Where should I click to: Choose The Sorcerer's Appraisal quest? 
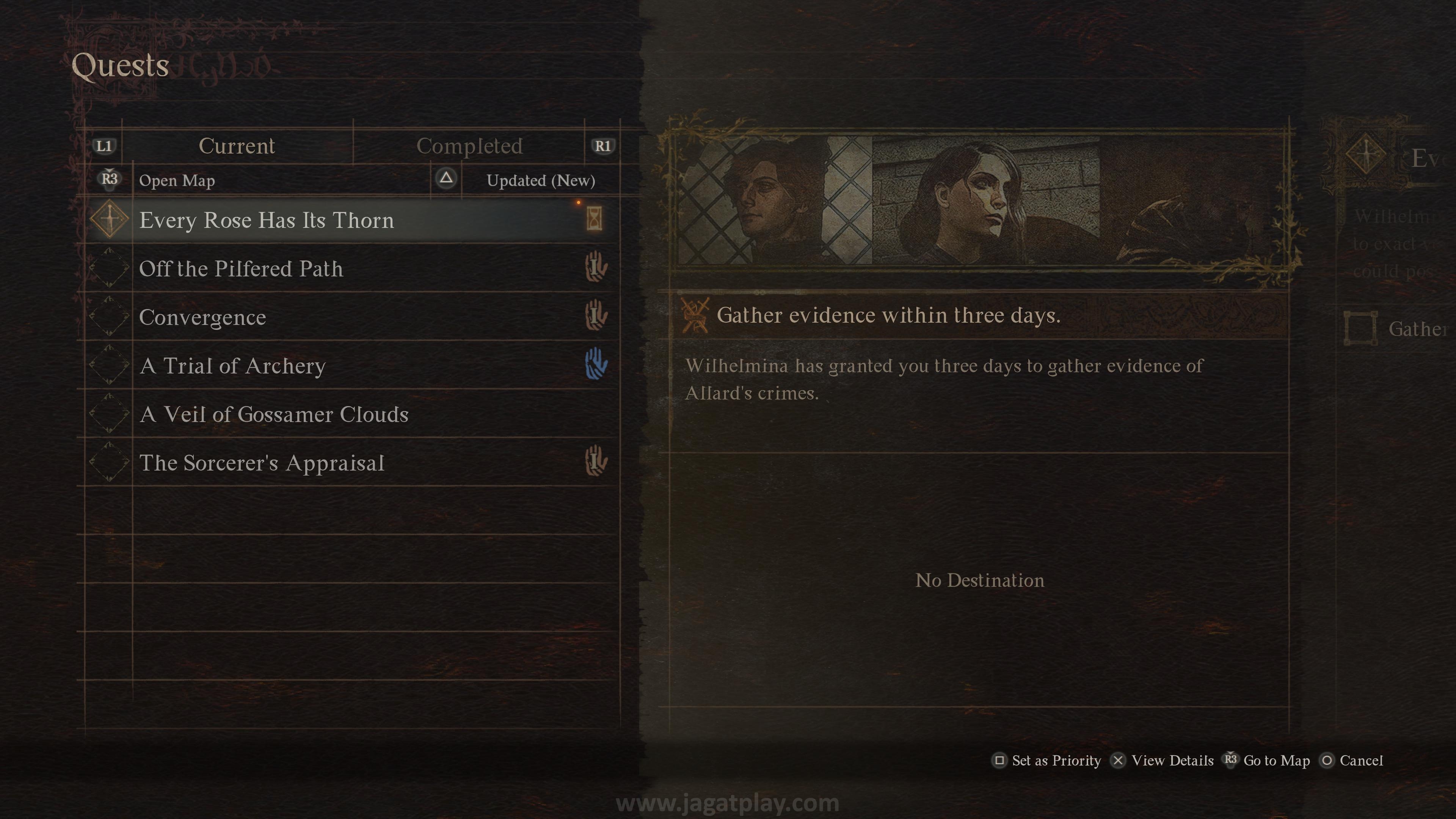pyautogui.click(x=262, y=463)
